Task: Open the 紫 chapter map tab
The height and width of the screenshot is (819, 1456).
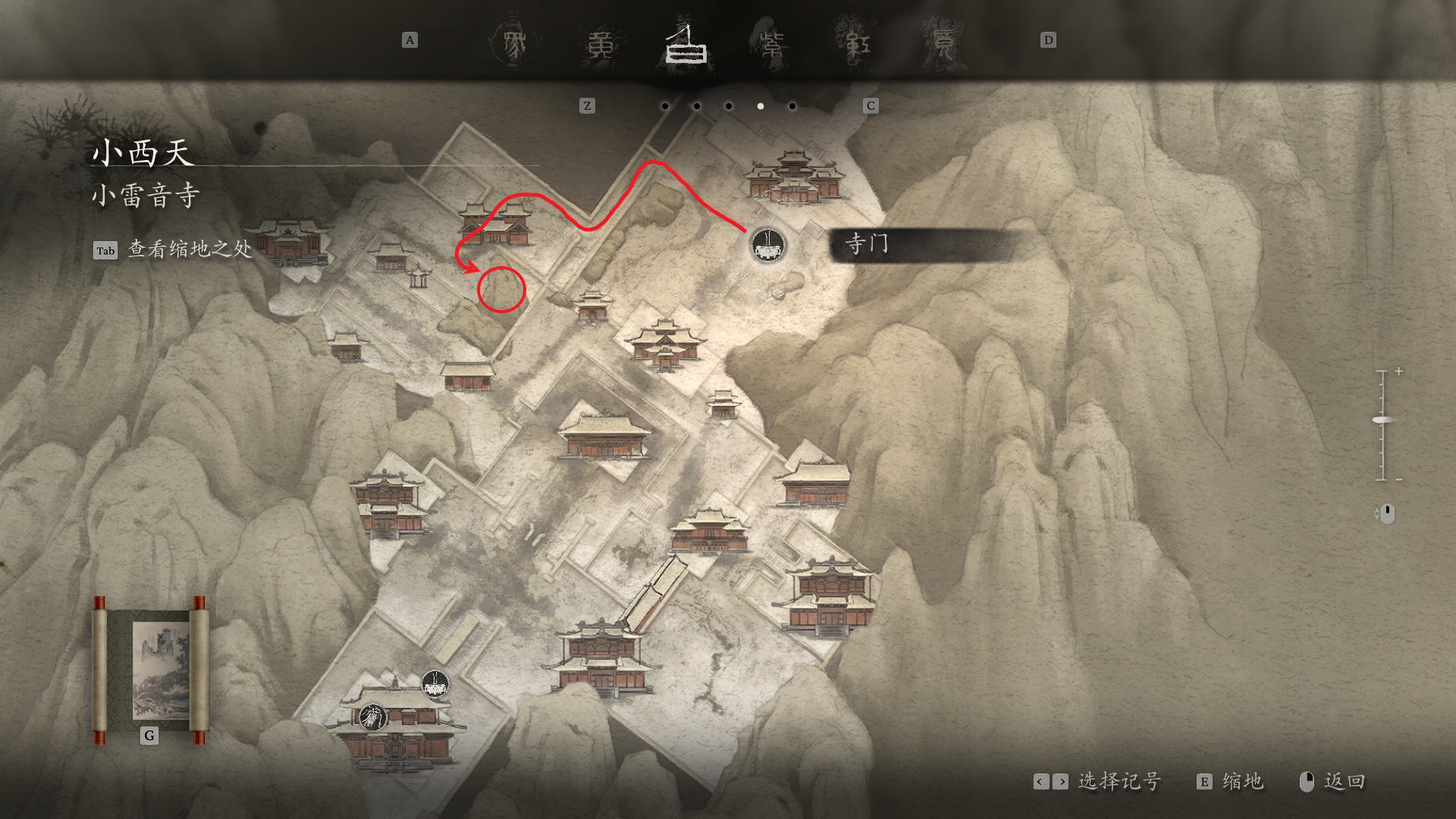Action: (771, 45)
